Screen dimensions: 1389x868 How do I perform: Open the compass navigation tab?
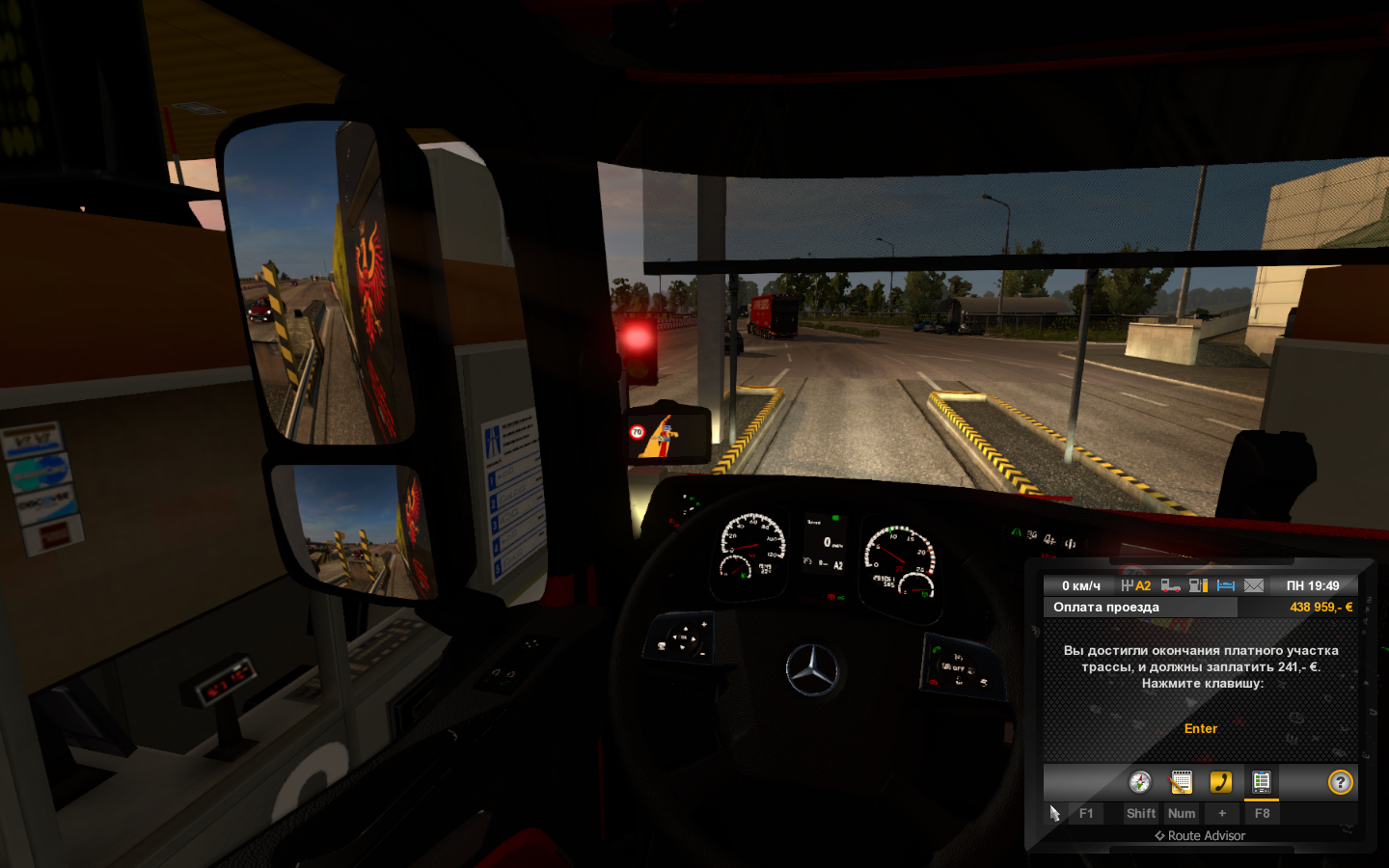point(1140,782)
